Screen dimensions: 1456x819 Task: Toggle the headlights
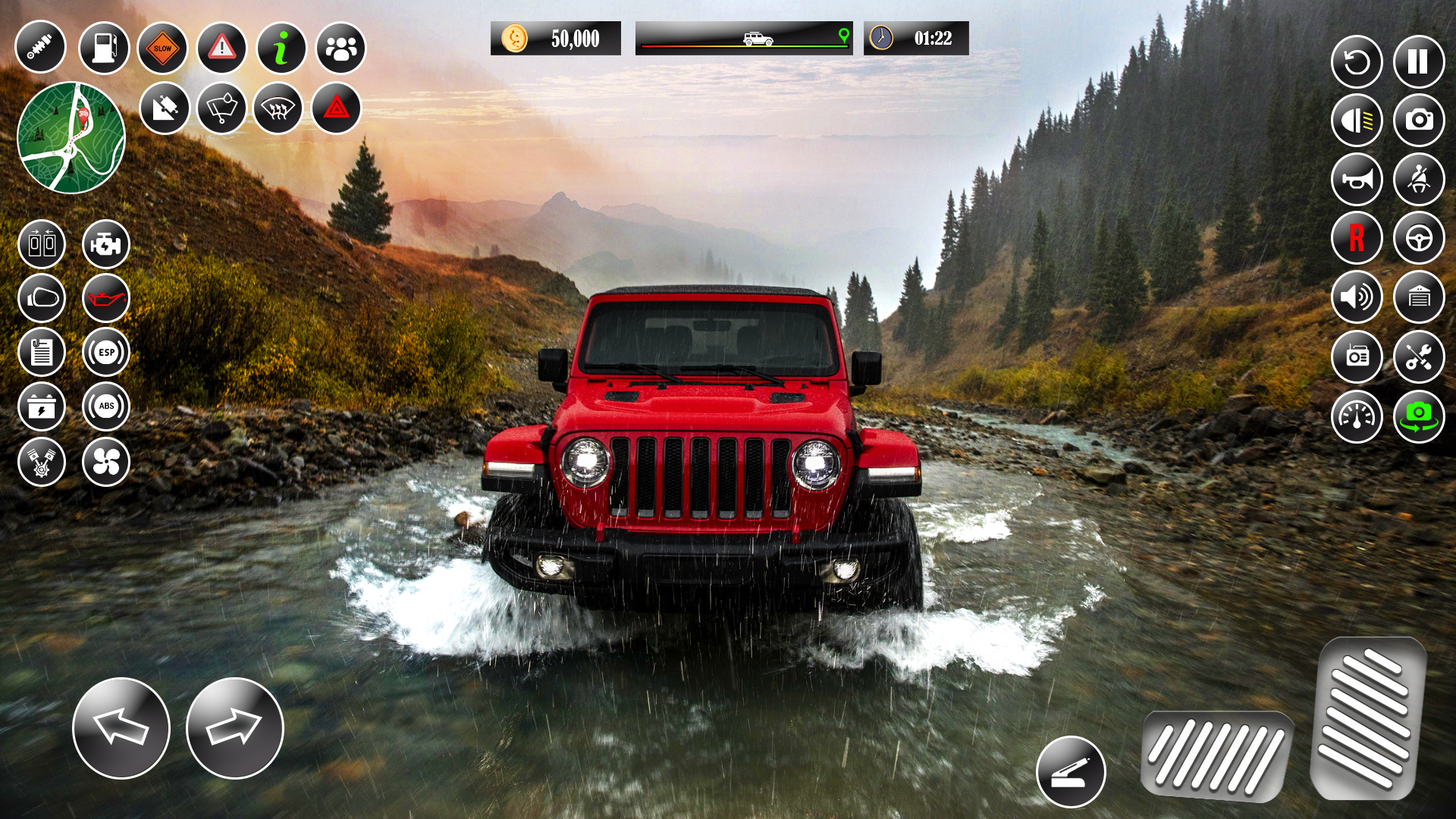pyautogui.click(x=1357, y=121)
